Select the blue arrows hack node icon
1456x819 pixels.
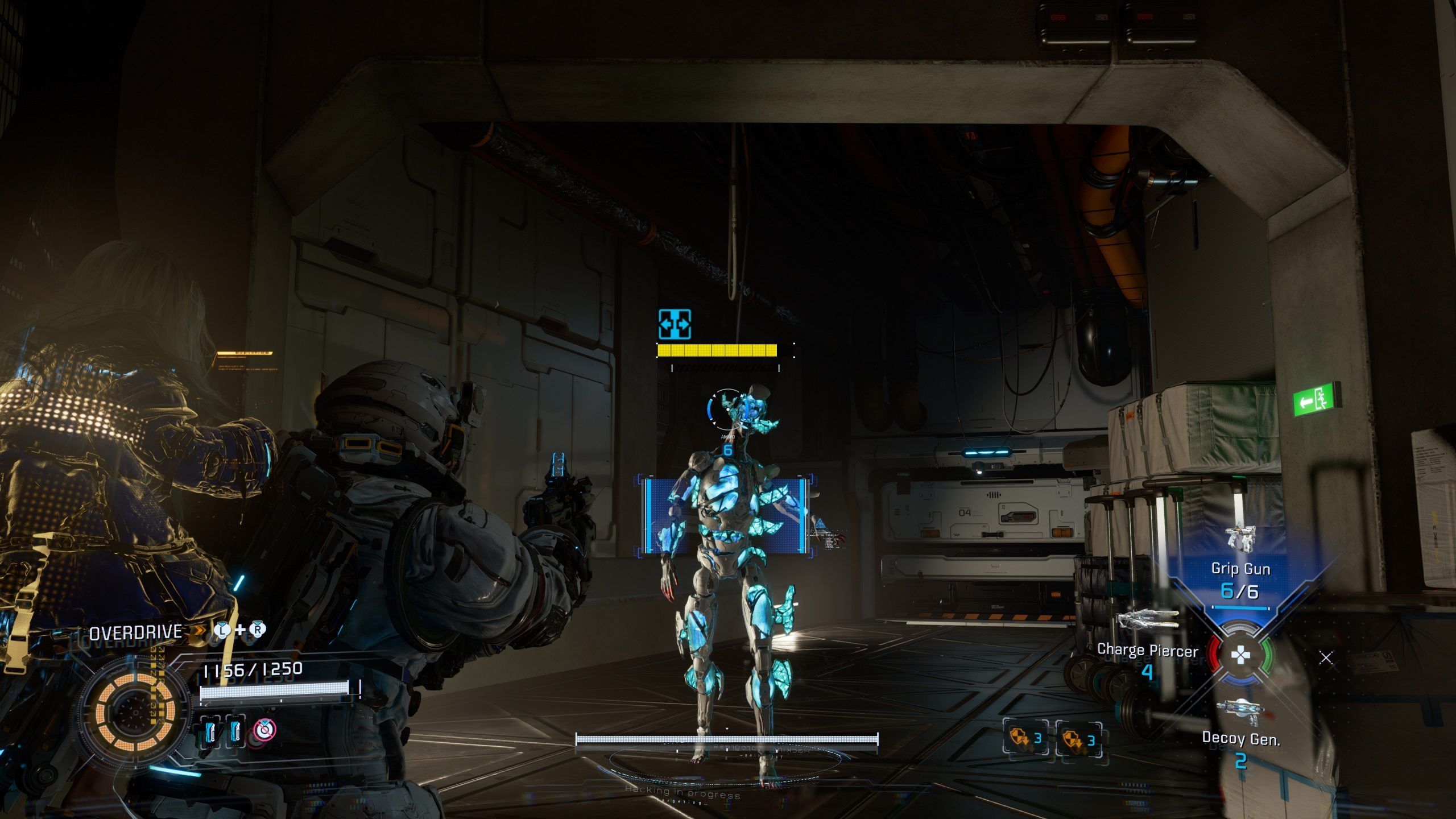point(675,325)
